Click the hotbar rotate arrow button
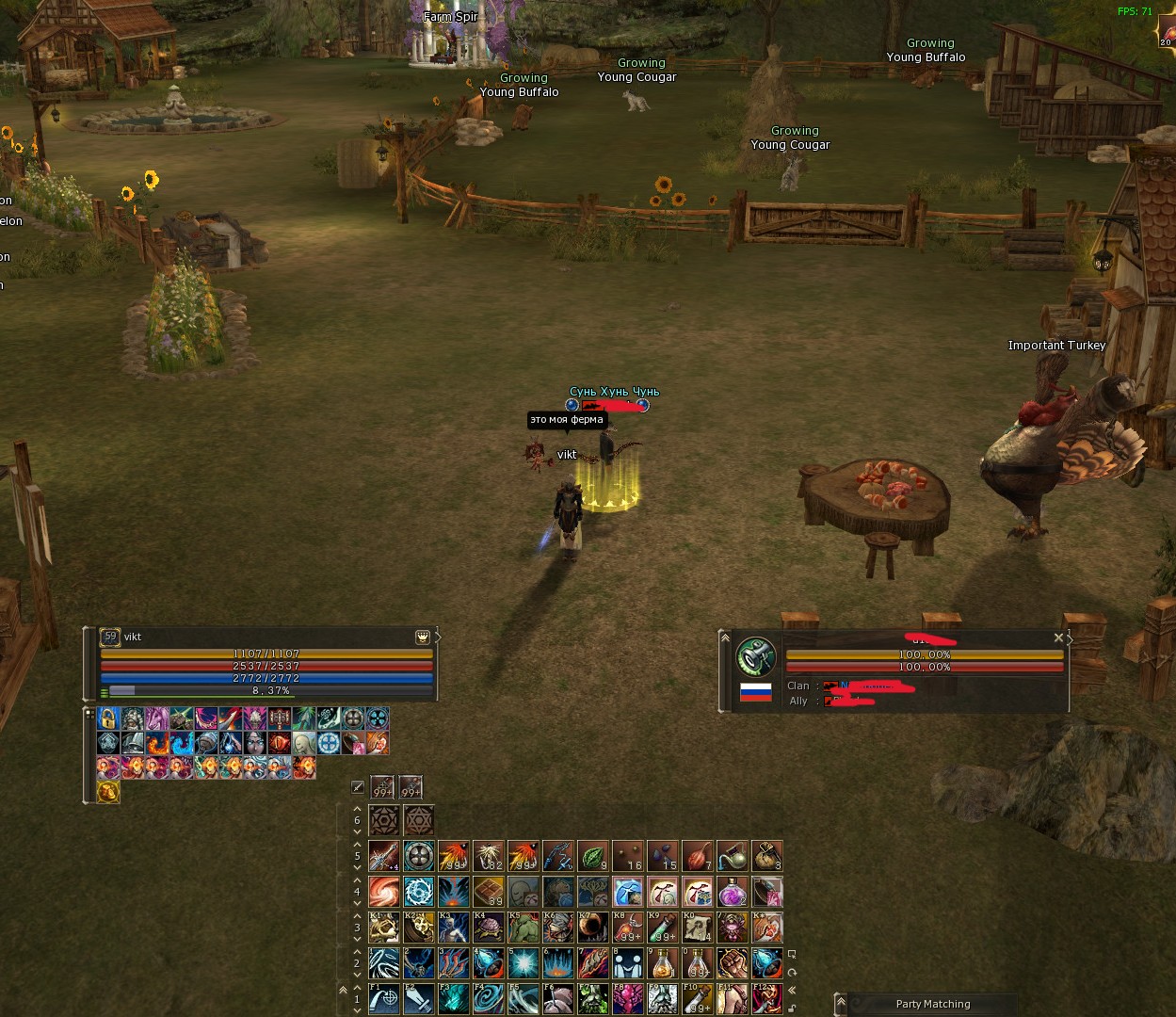The height and width of the screenshot is (1017, 1176). [793, 972]
